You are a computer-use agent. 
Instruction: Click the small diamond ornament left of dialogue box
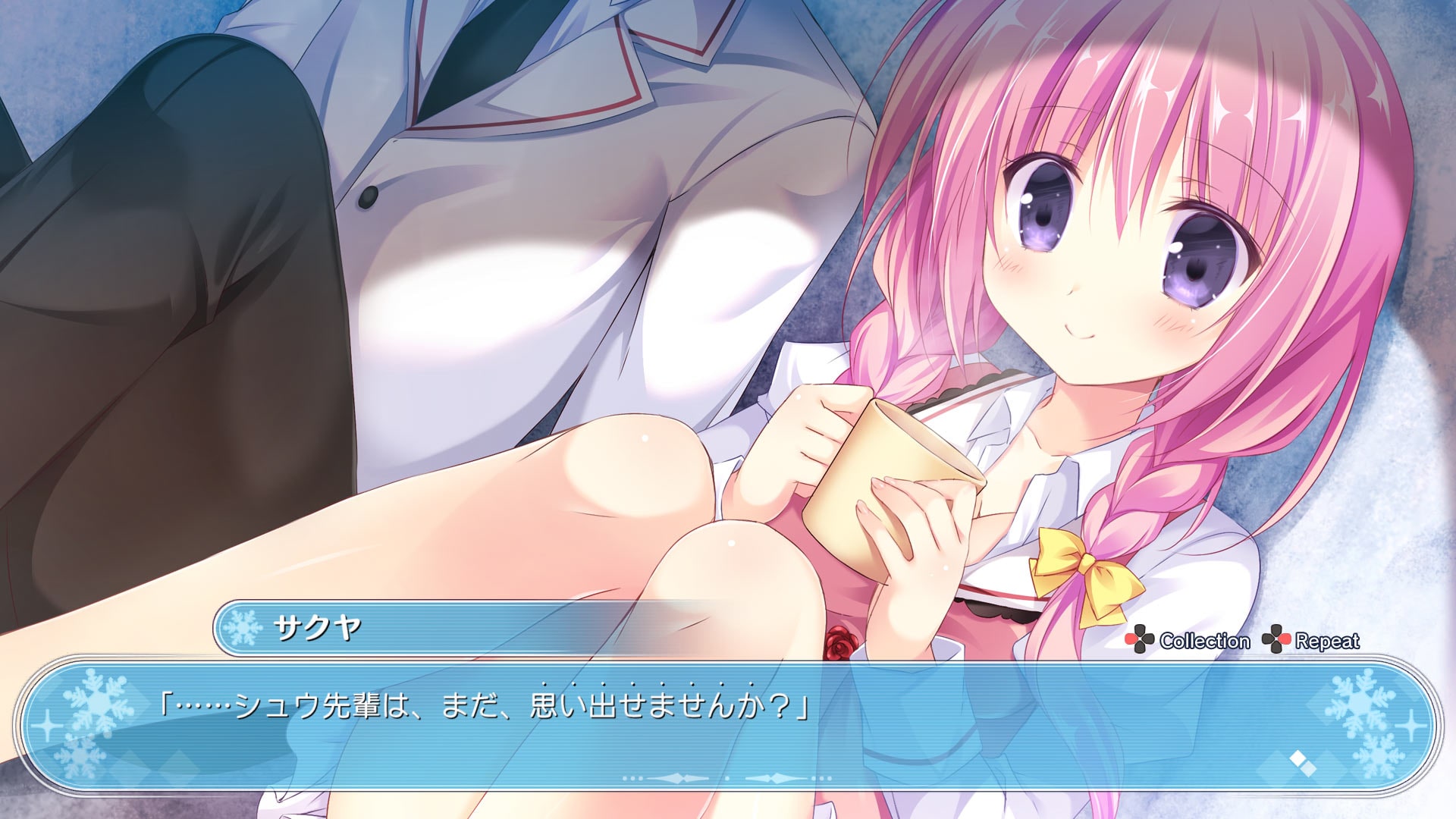pyautogui.click(x=47, y=726)
